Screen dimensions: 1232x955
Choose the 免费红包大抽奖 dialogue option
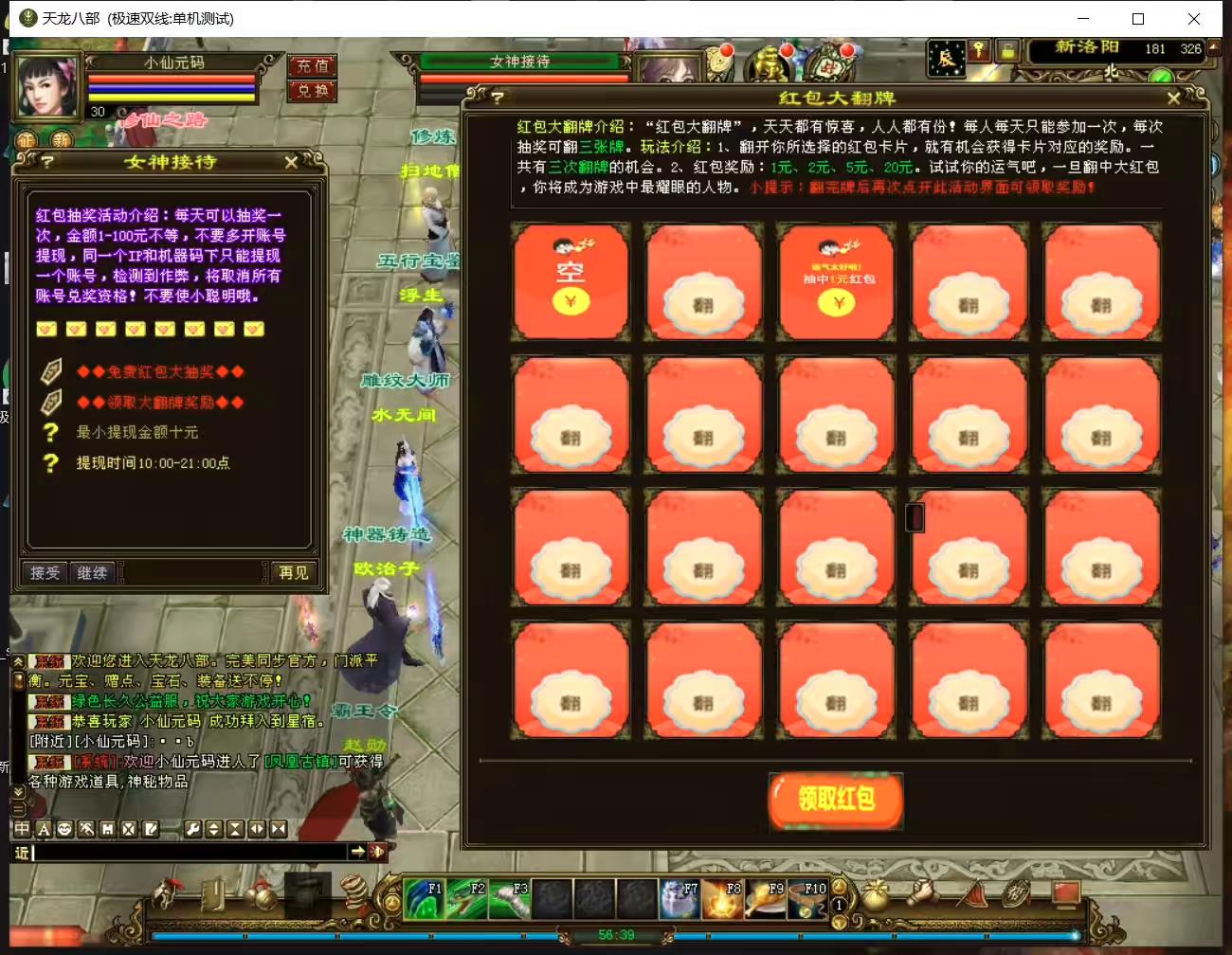pos(160,371)
